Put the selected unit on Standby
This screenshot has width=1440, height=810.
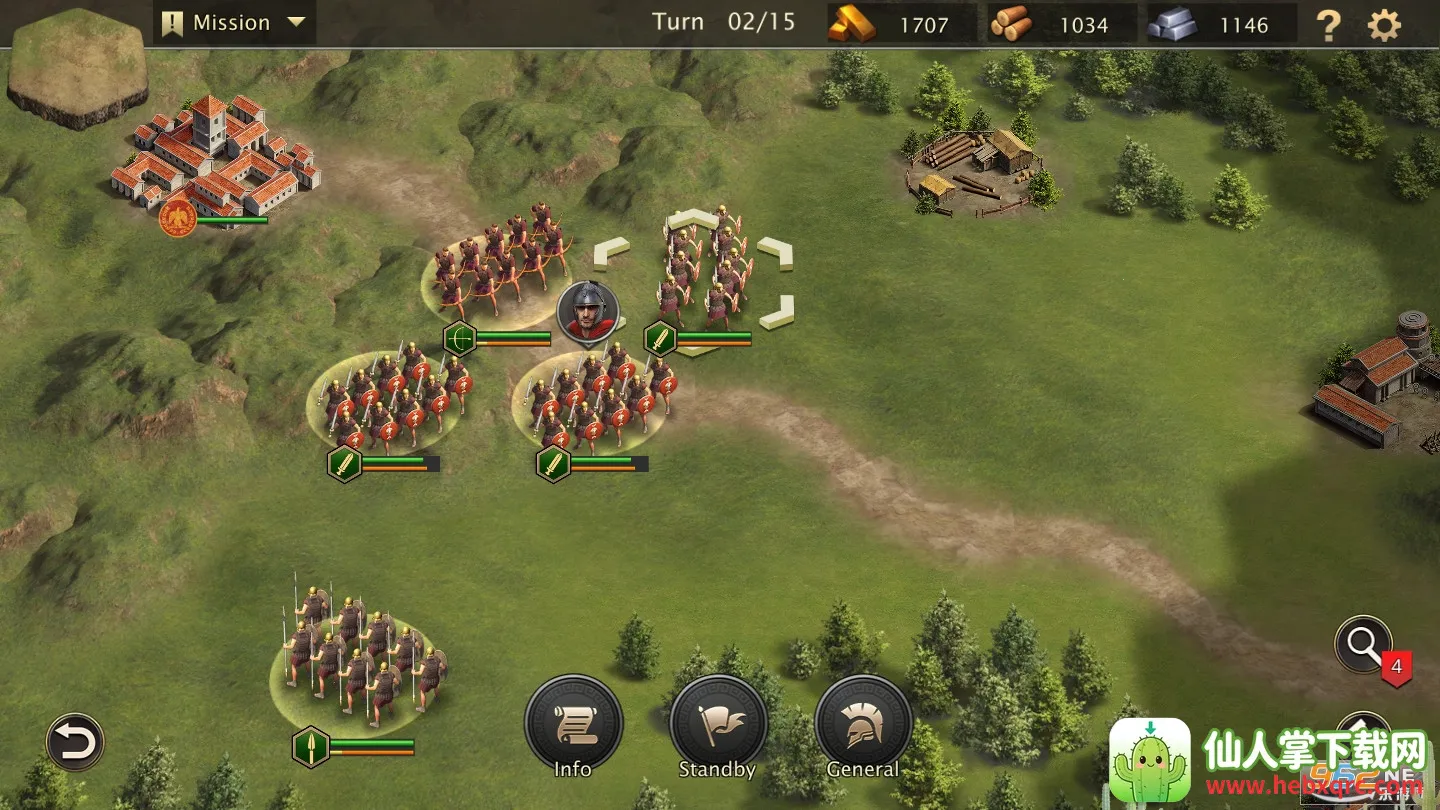(718, 726)
